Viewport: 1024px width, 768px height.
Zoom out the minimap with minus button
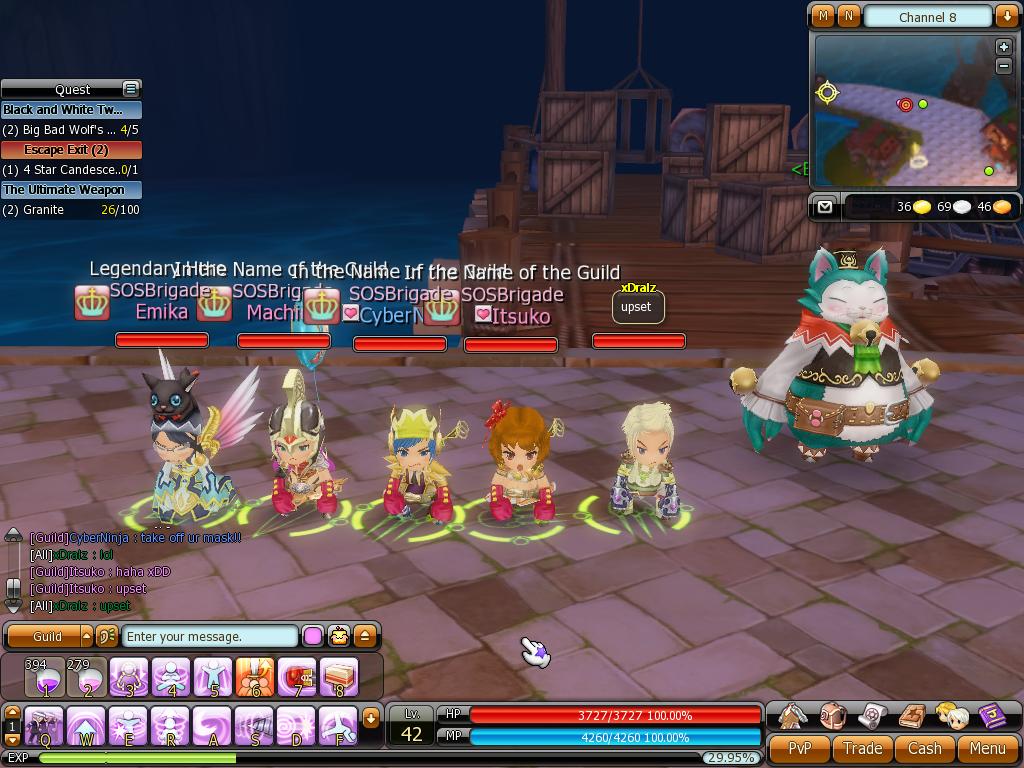tap(1004, 66)
